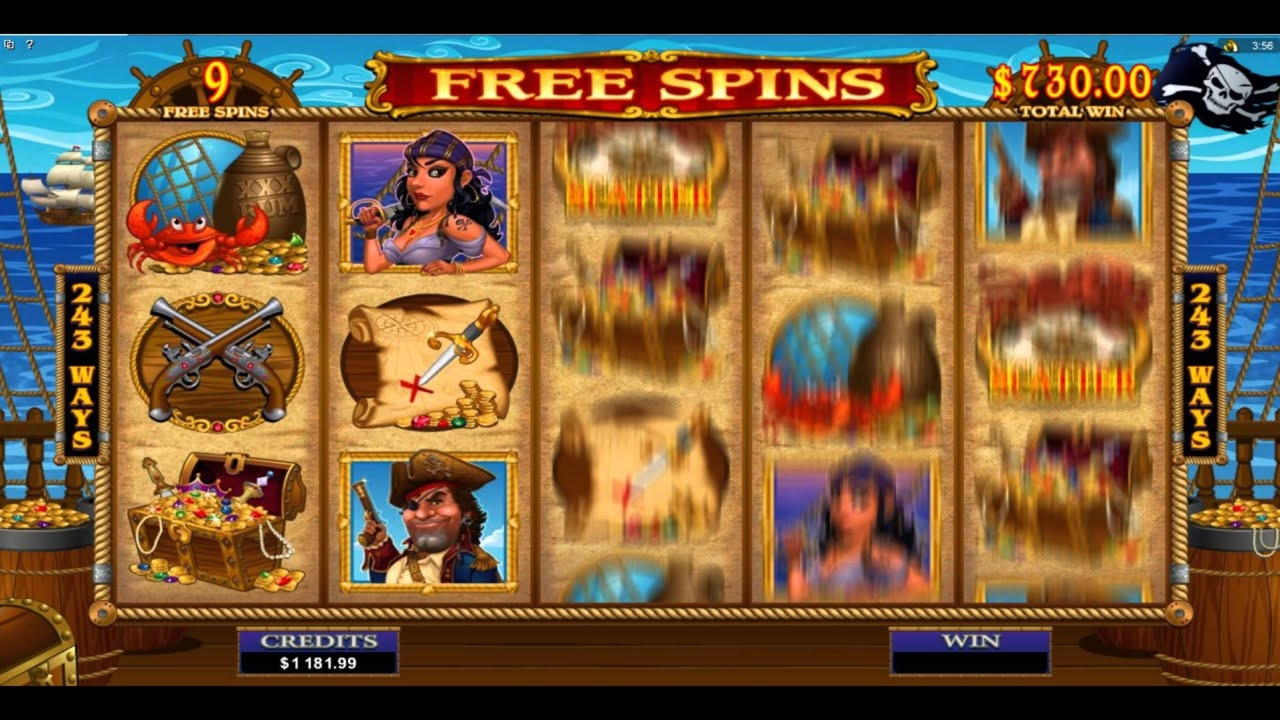Click the fullscreen toggle icon top-left

(9, 45)
